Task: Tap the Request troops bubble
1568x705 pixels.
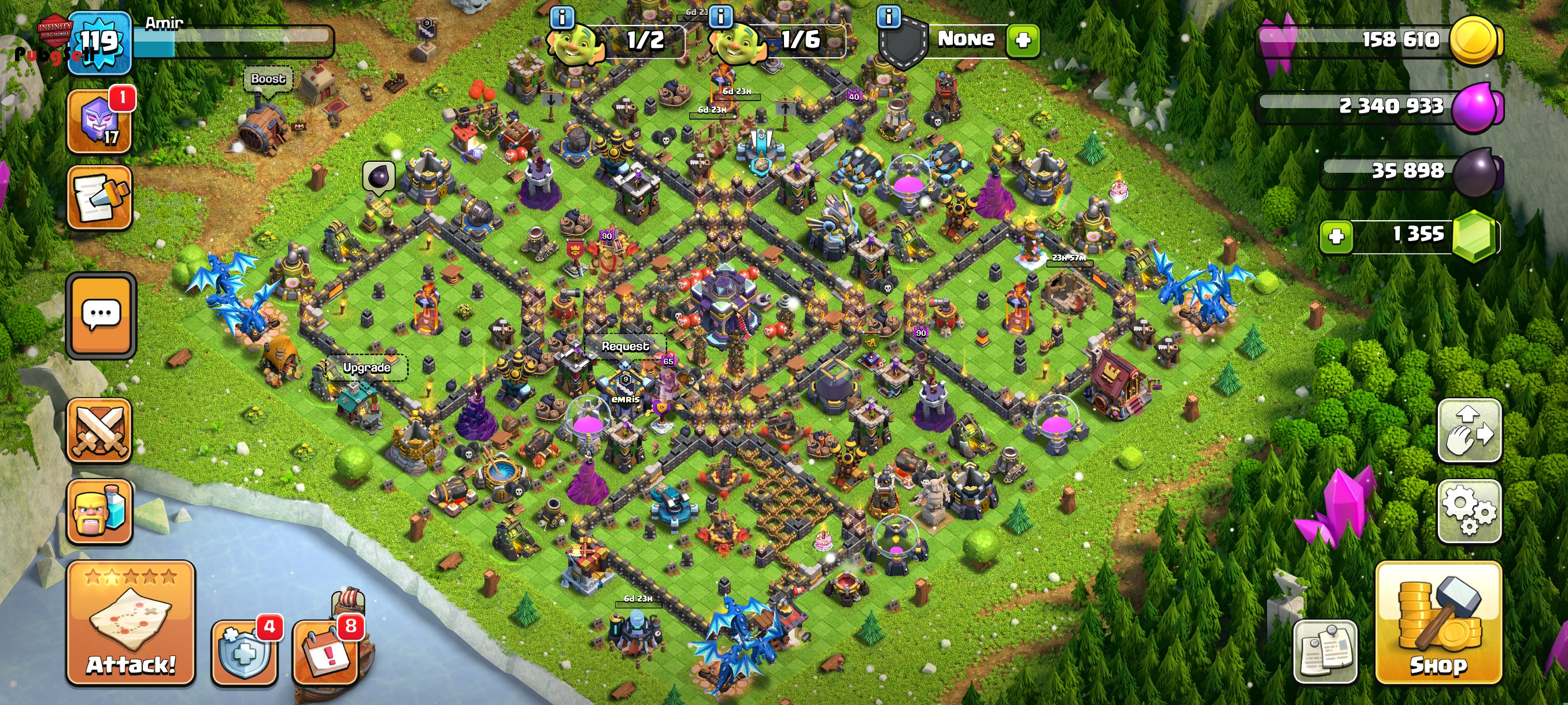Action: [x=625, y=346]
